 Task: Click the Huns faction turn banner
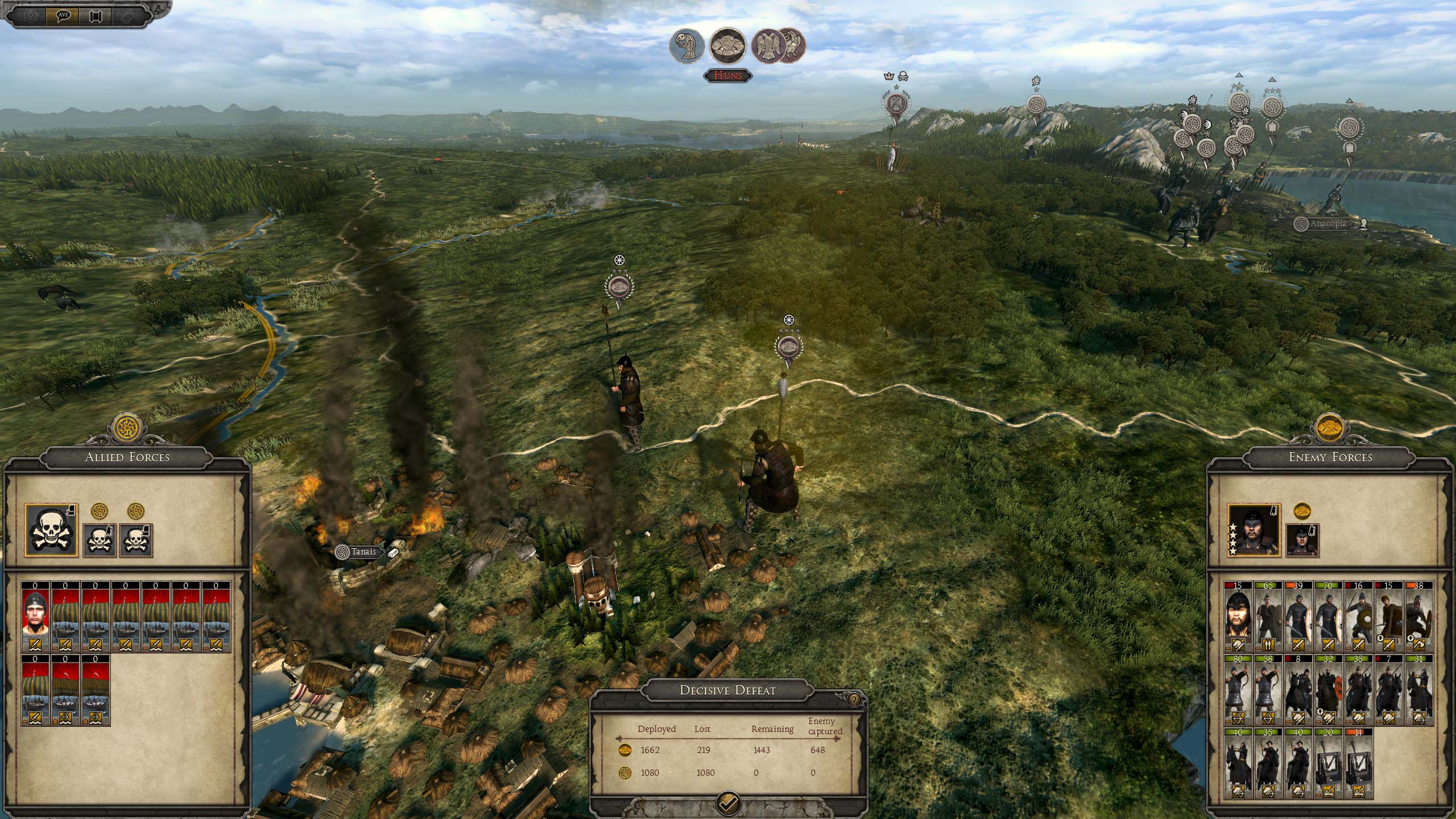pos(729,75)
